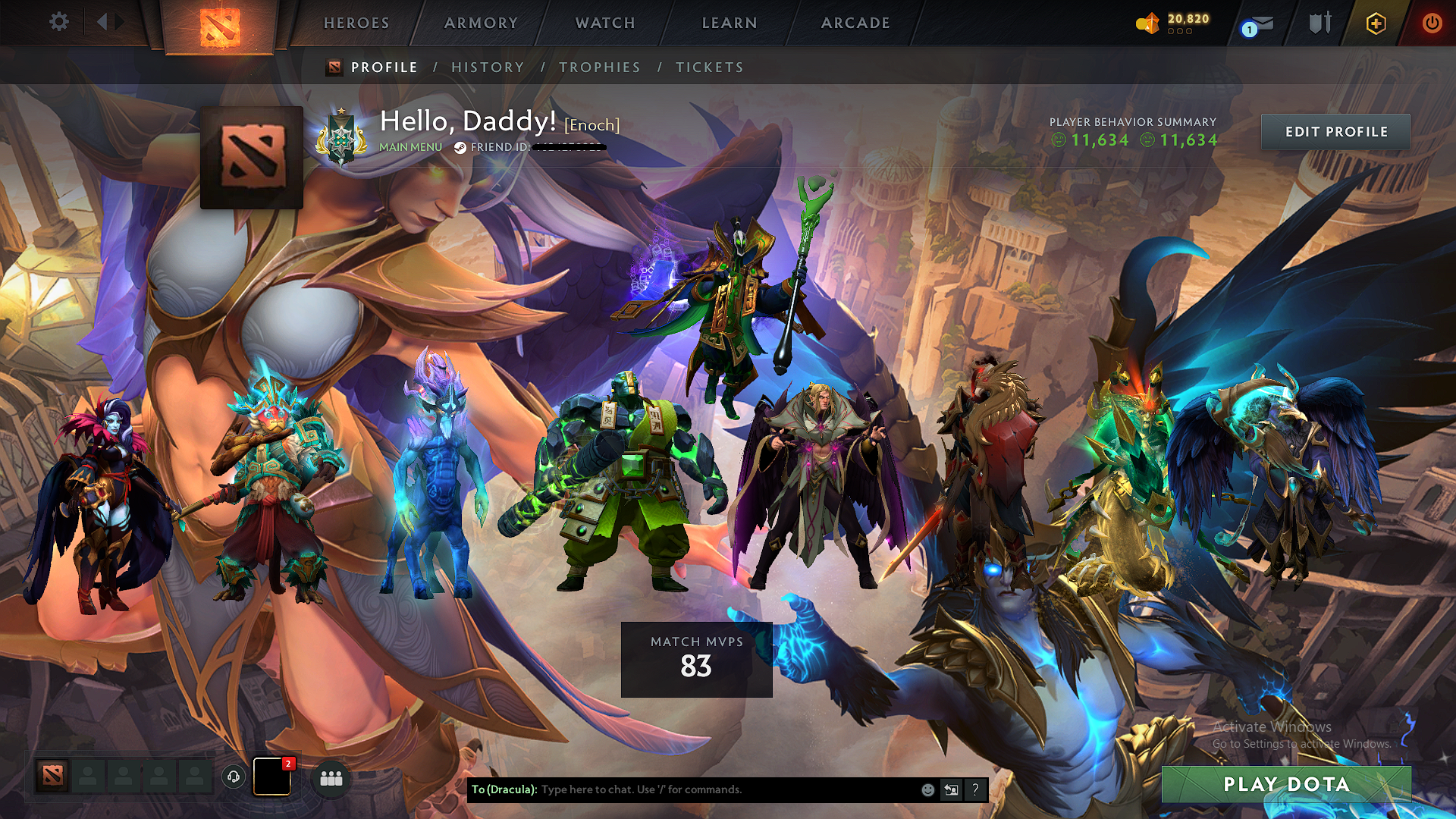
Task: Open the settings gear
Action: pyautogui.click(x=59, y=22)
